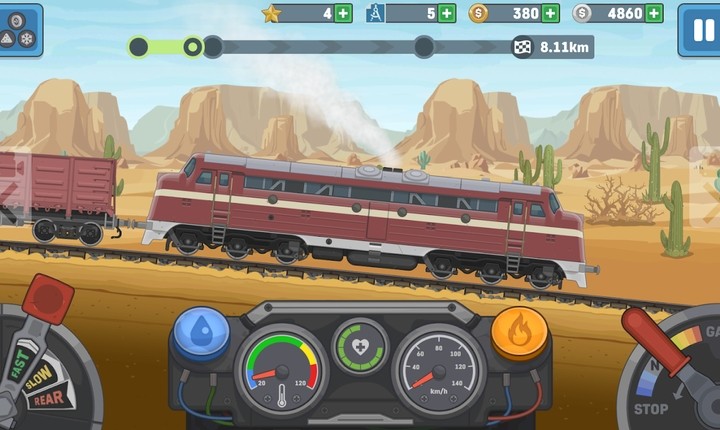Switch the gear selector to REAR

[x=47, y=398]
